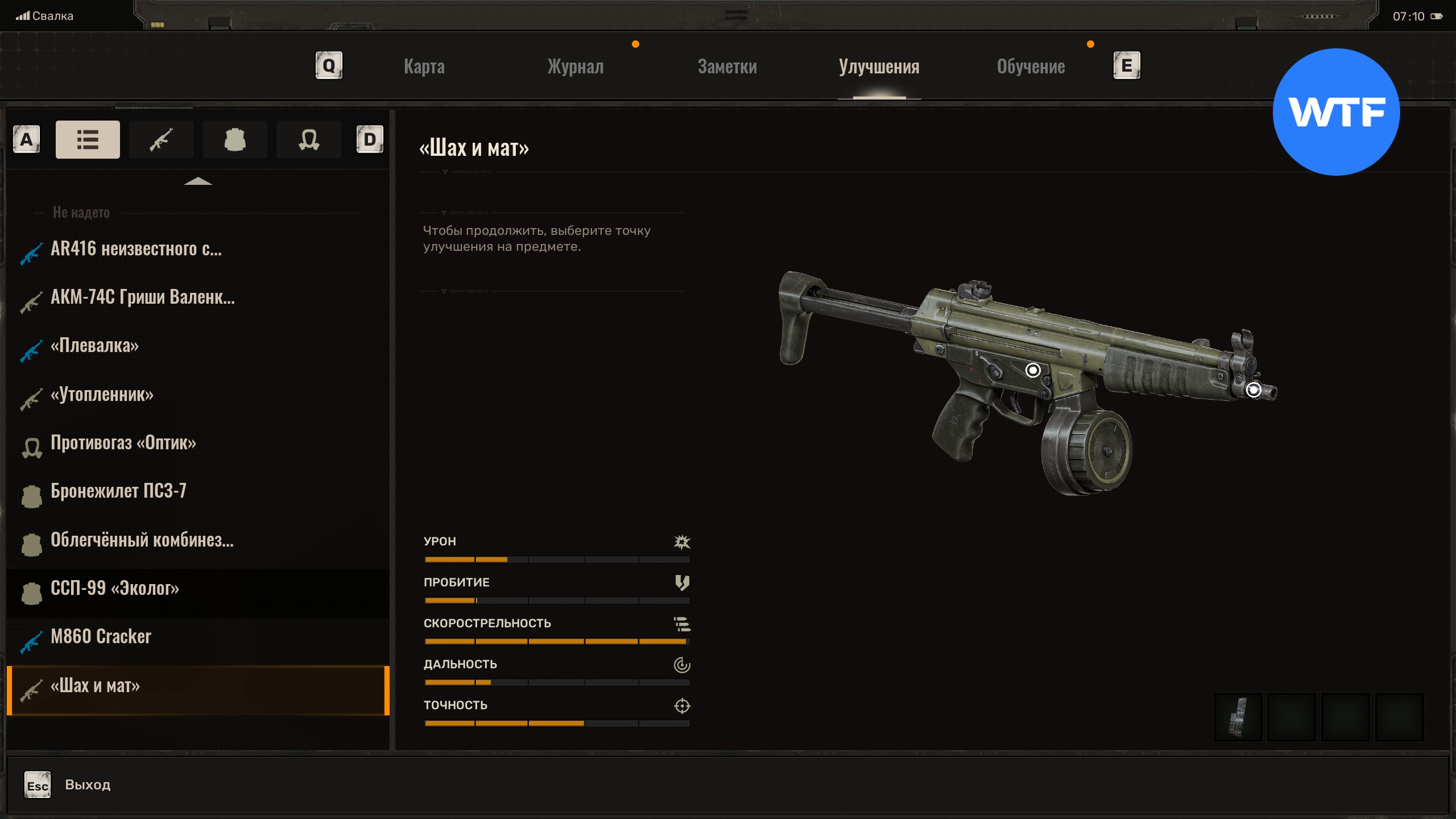Select the receiver upgrade point
1456x819 pixels.
pyautogui.click(x=1033, y=370)
